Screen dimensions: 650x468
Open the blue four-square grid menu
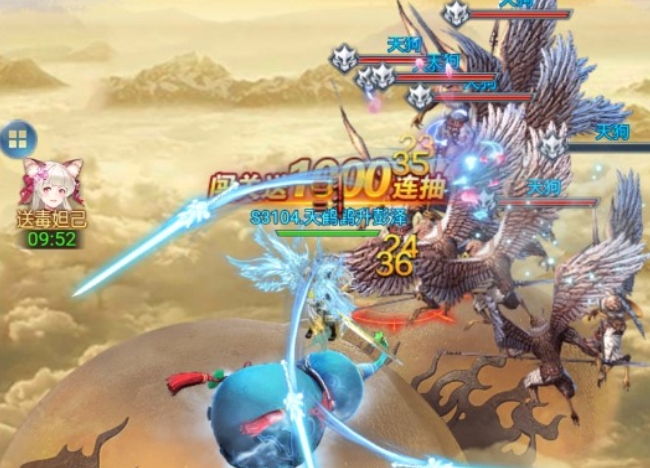(17, 140)
